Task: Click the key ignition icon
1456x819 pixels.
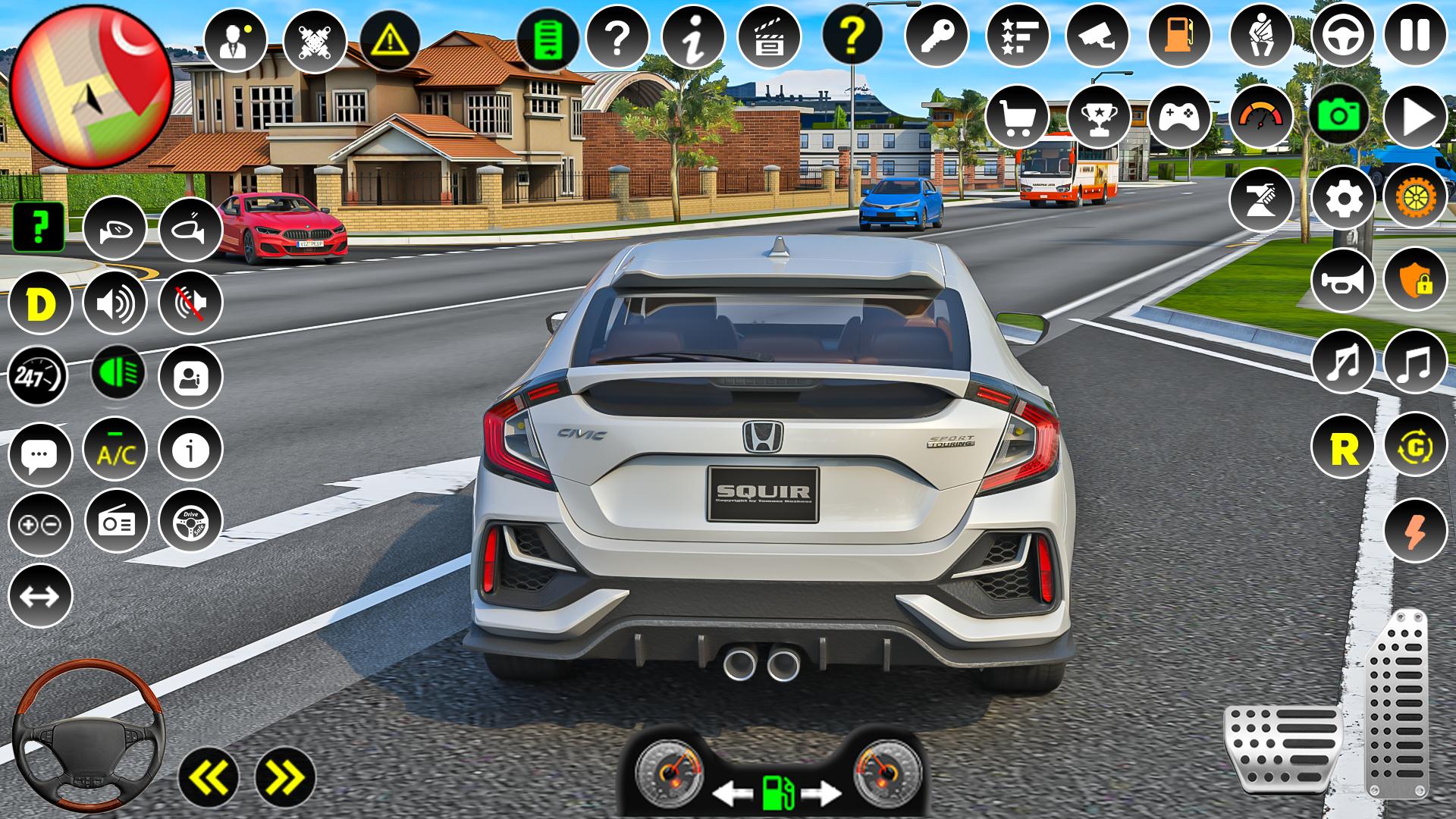Action: tap(937, 35)
